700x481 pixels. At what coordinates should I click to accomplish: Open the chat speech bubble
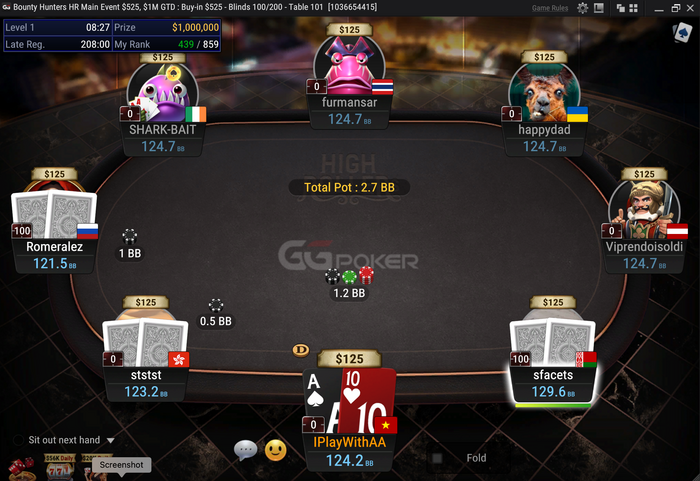click(246, 451)
